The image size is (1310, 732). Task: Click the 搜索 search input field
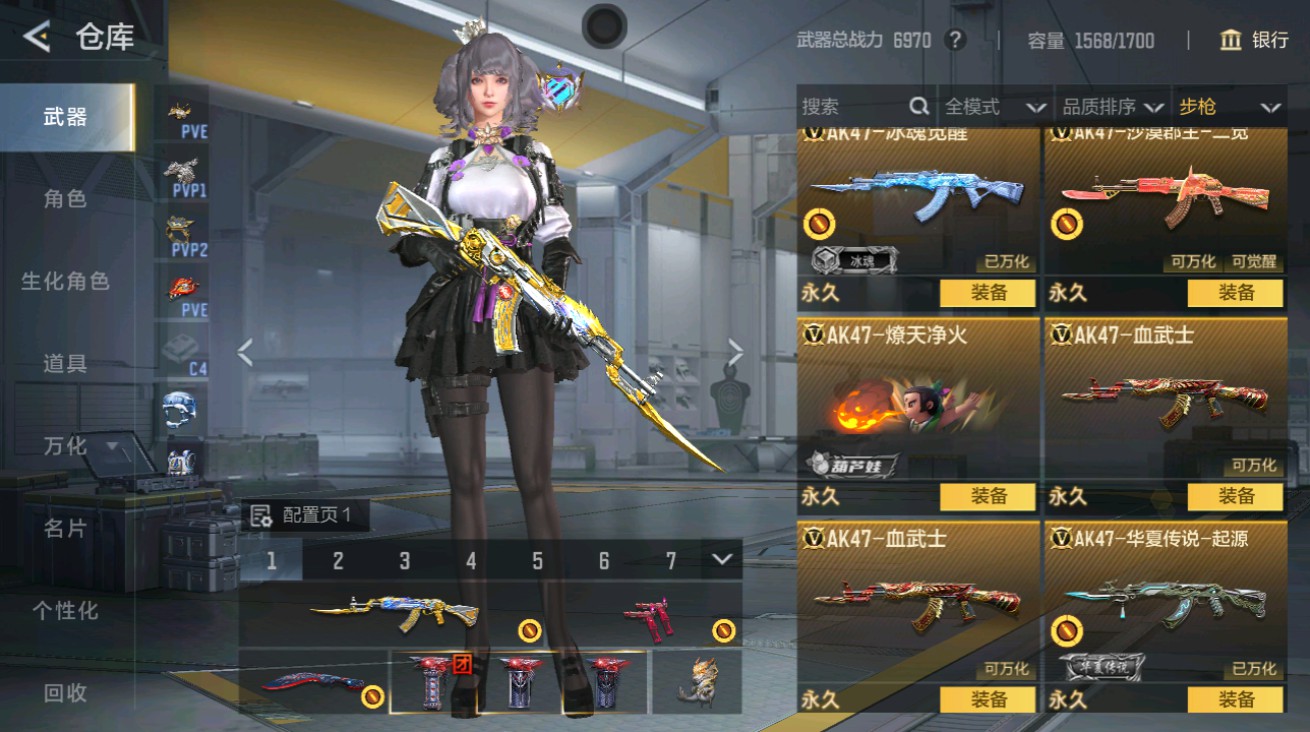point(850,105)
